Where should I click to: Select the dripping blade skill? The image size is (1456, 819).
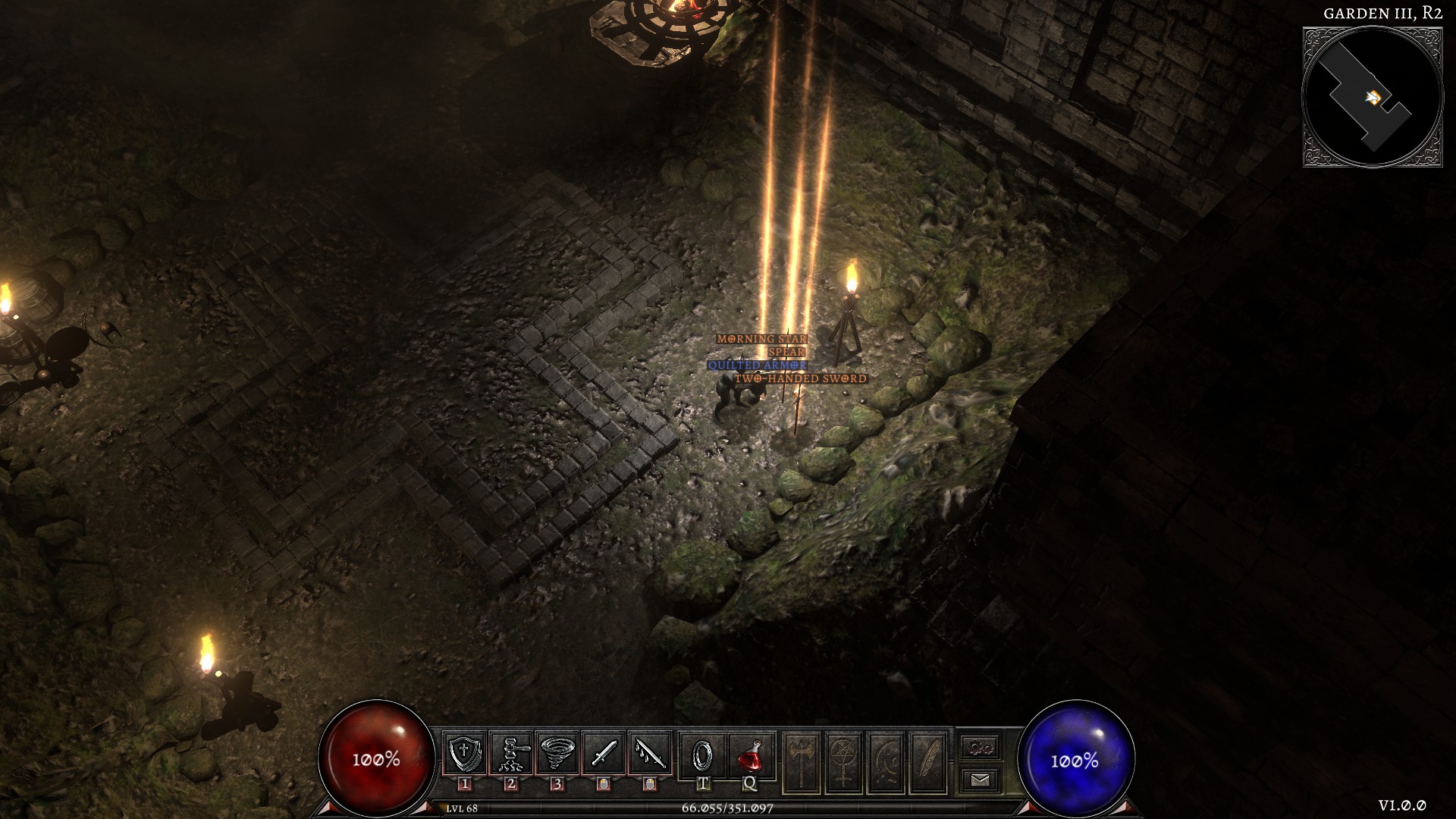(x=650, y=754)
